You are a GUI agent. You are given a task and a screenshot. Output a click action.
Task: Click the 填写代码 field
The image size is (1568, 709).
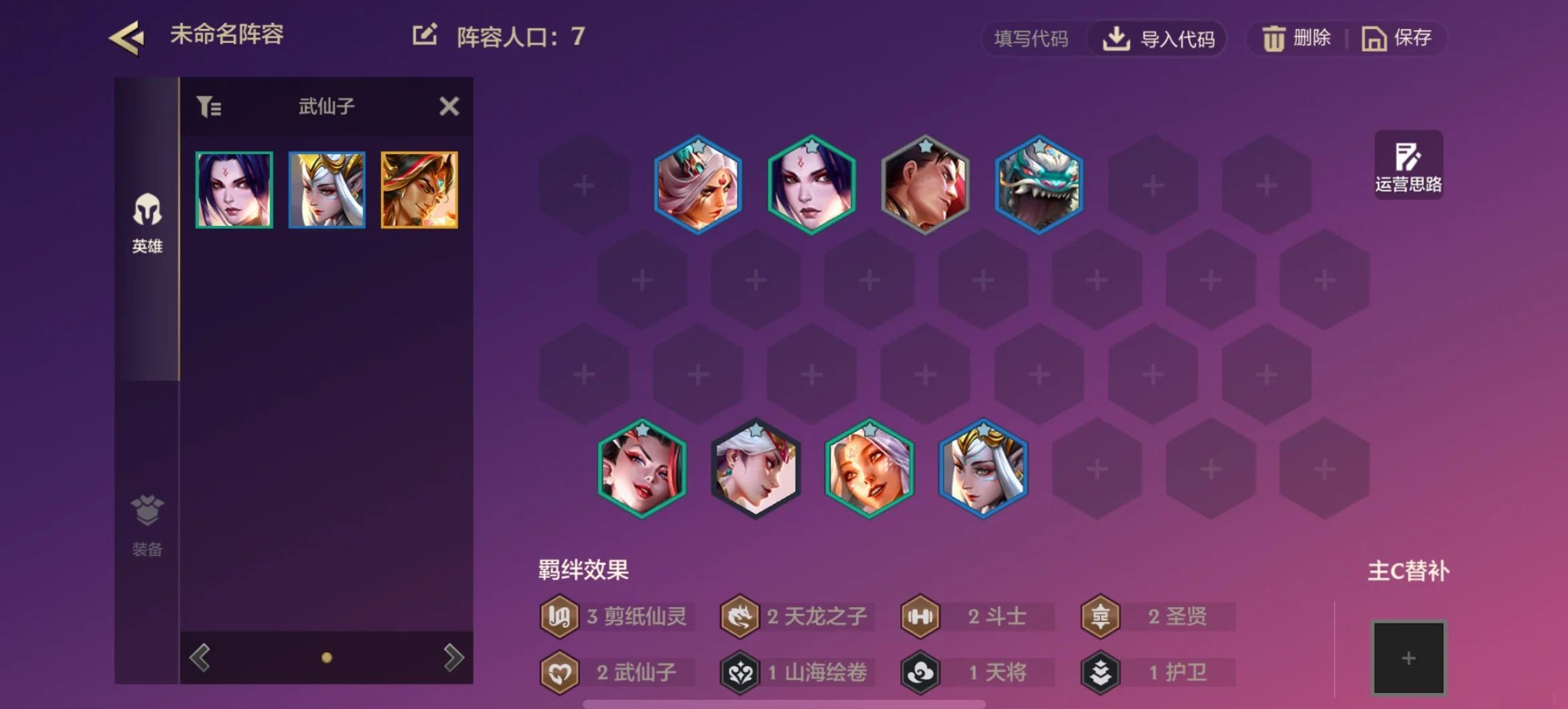click(1032, 40)
